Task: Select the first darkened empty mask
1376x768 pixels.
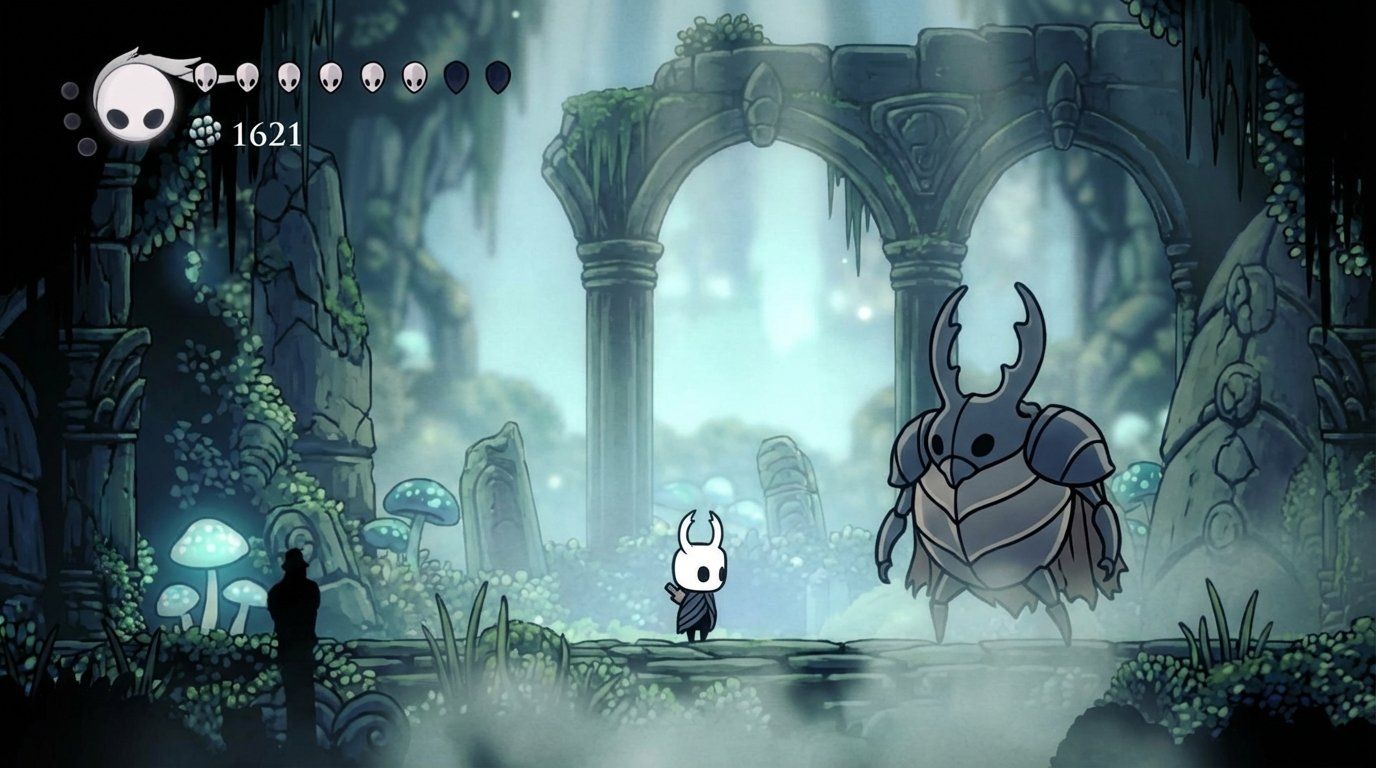Action: point(453,76)
